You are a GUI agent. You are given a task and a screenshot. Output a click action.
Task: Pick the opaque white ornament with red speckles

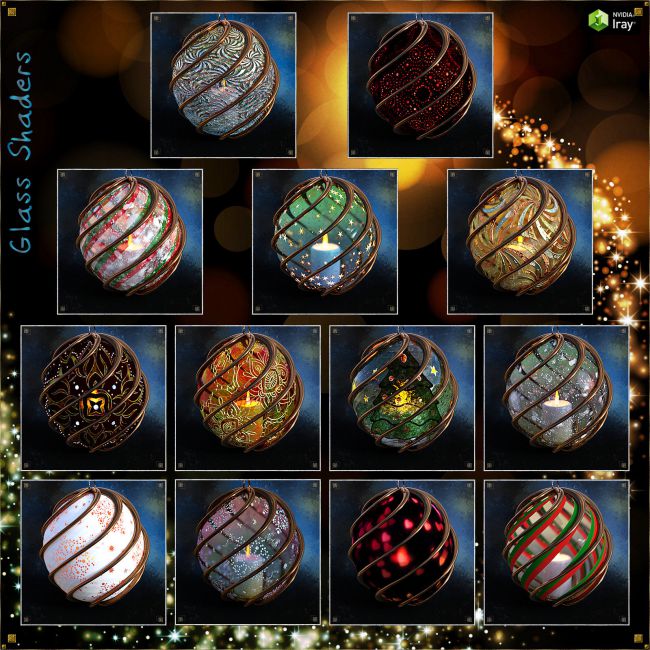[93, 551]
